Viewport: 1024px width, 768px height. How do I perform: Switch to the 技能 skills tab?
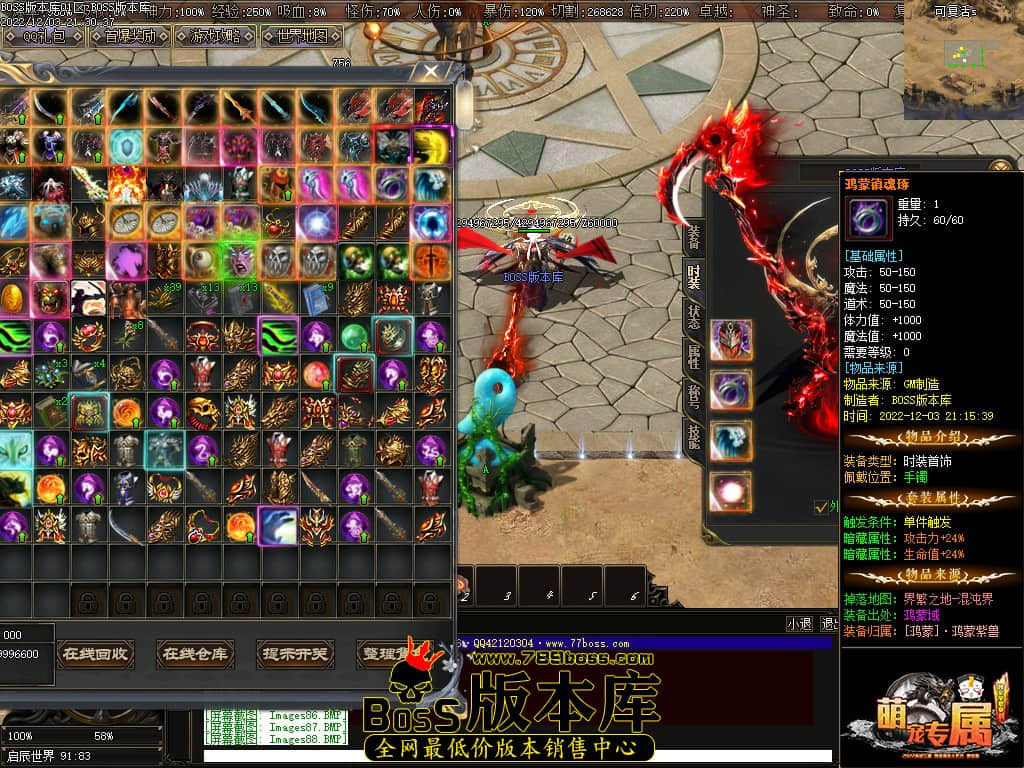tap(692, 433)
